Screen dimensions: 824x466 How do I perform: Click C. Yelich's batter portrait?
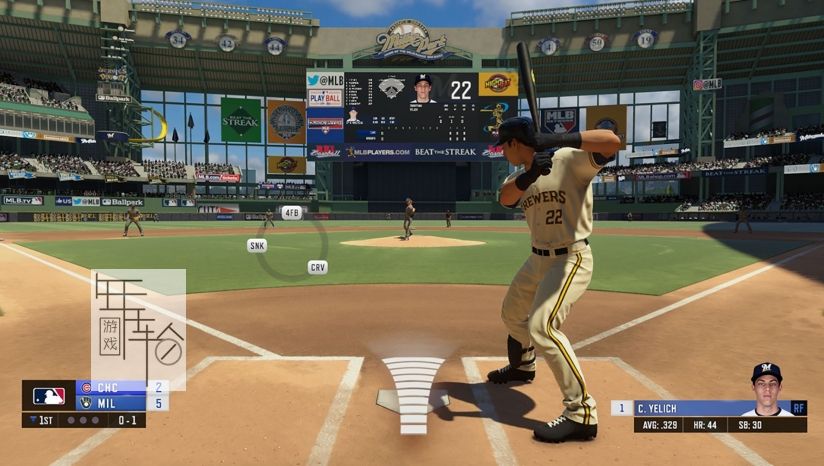(x=766, y=389)
